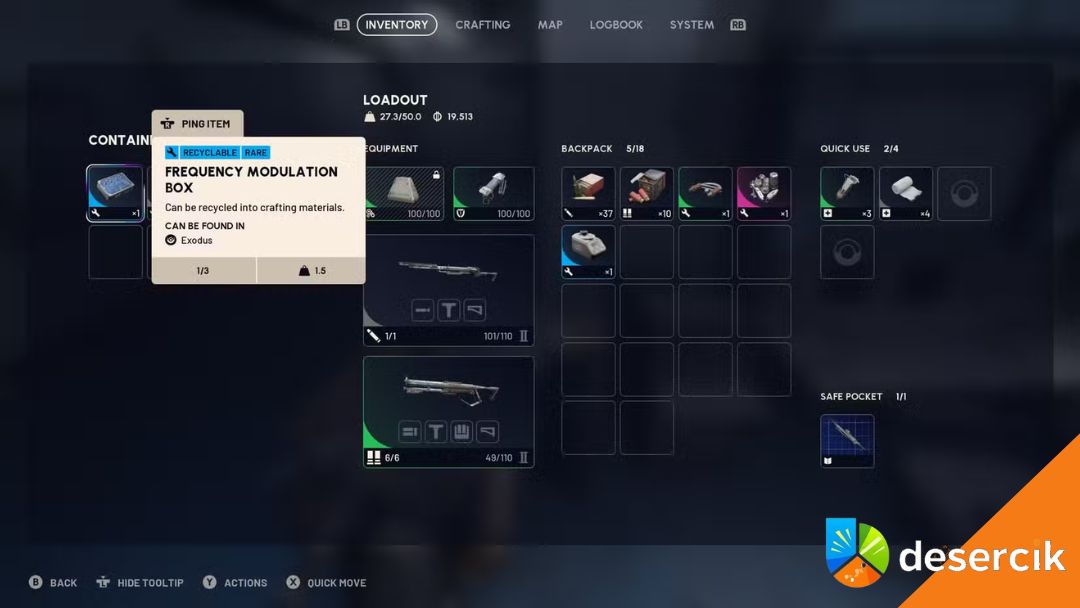Select the blue-rarity white device in backpack
1080x608 pixels.
click(588, 252)
